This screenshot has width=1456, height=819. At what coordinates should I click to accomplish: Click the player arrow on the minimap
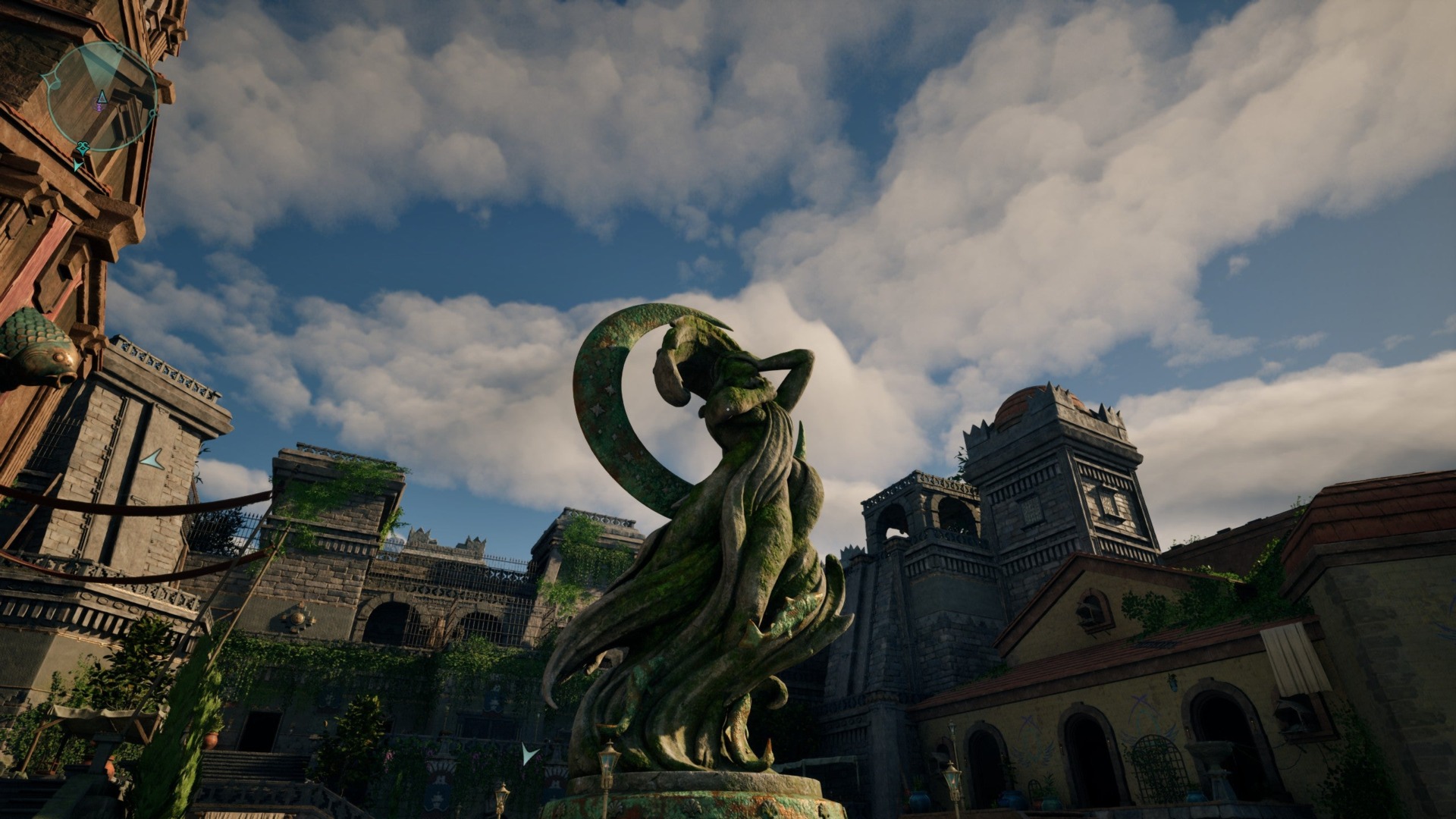(x=102, y=97)
